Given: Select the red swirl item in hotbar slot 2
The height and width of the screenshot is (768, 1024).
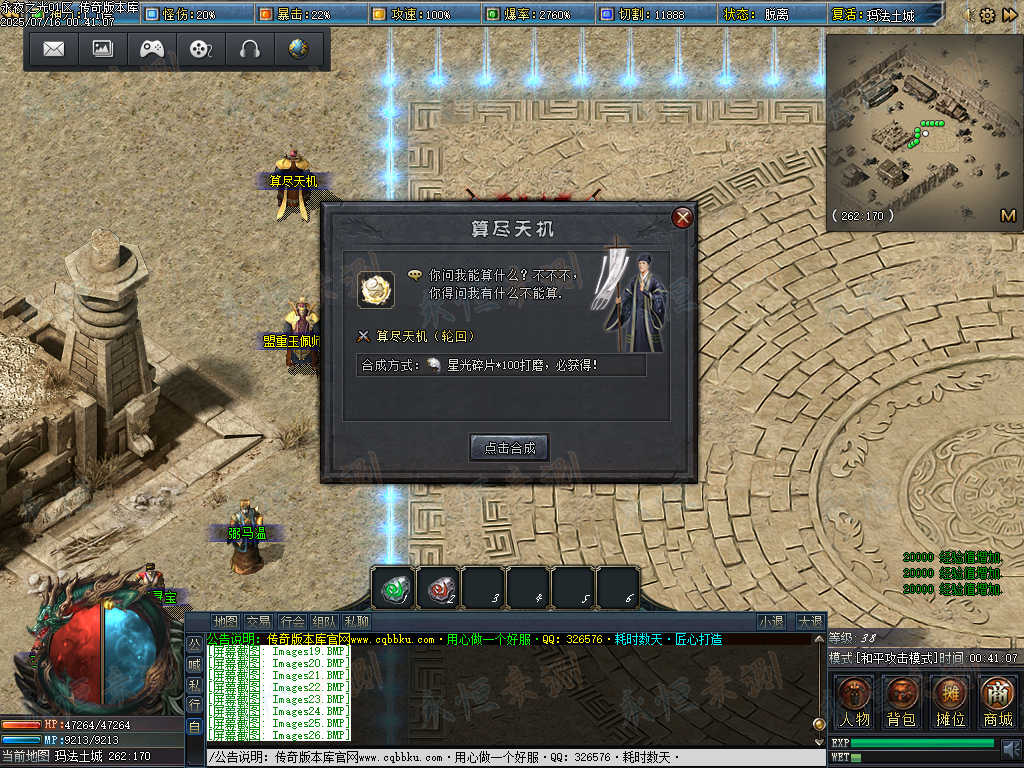Looking at the screenshot, I should (x=438, y=588).
